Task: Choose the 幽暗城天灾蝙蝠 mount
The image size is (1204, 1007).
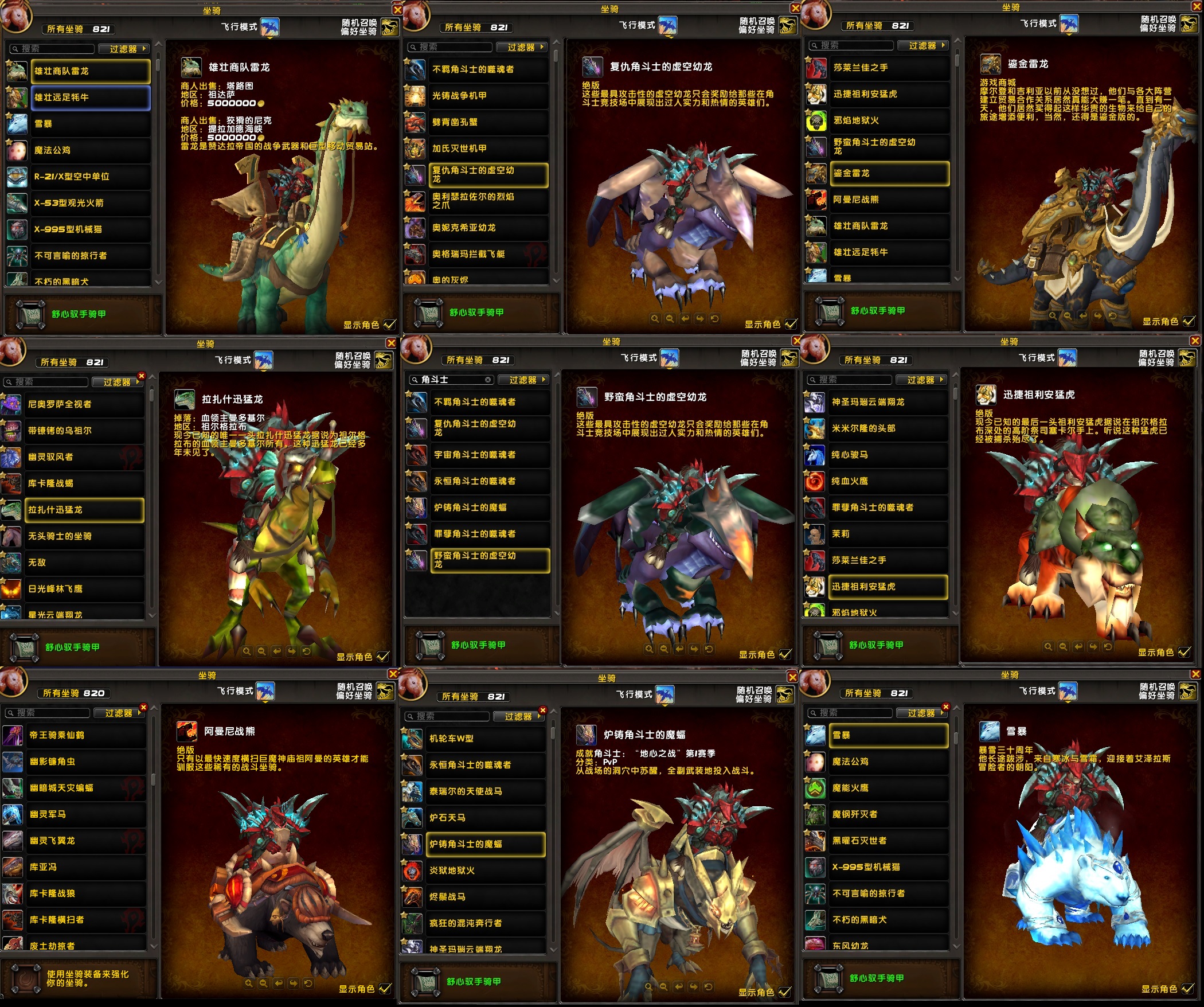Action: 86,788
